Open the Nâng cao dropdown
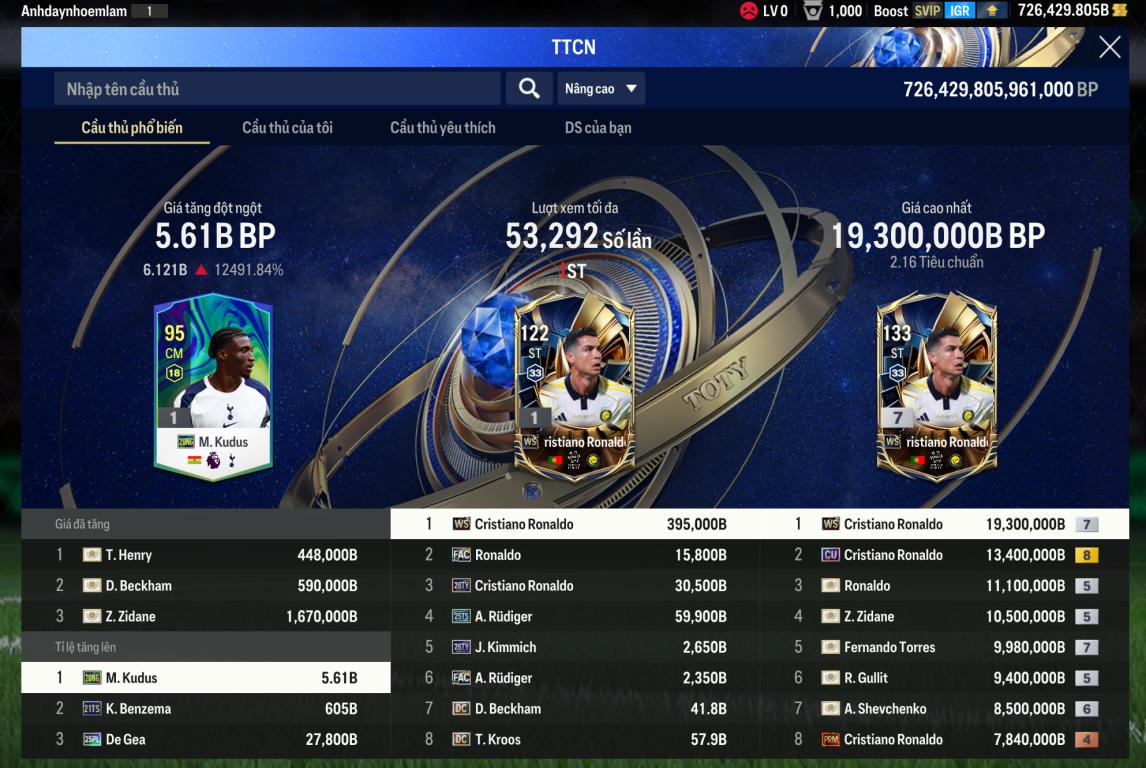Image resolution: width=1146 pixels, height=768 pixels. point(600,89)
